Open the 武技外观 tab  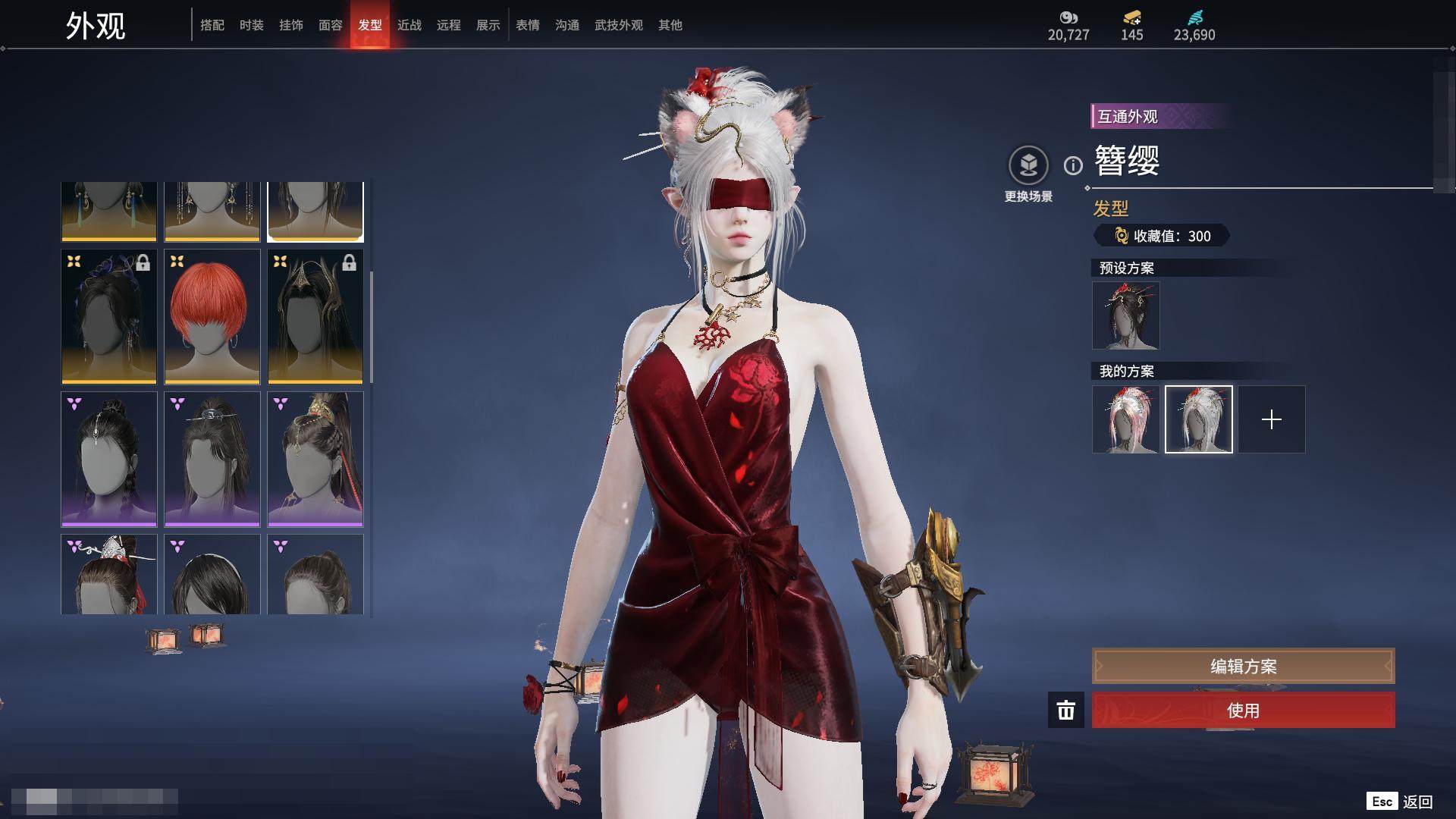click(x=619, y=25)
